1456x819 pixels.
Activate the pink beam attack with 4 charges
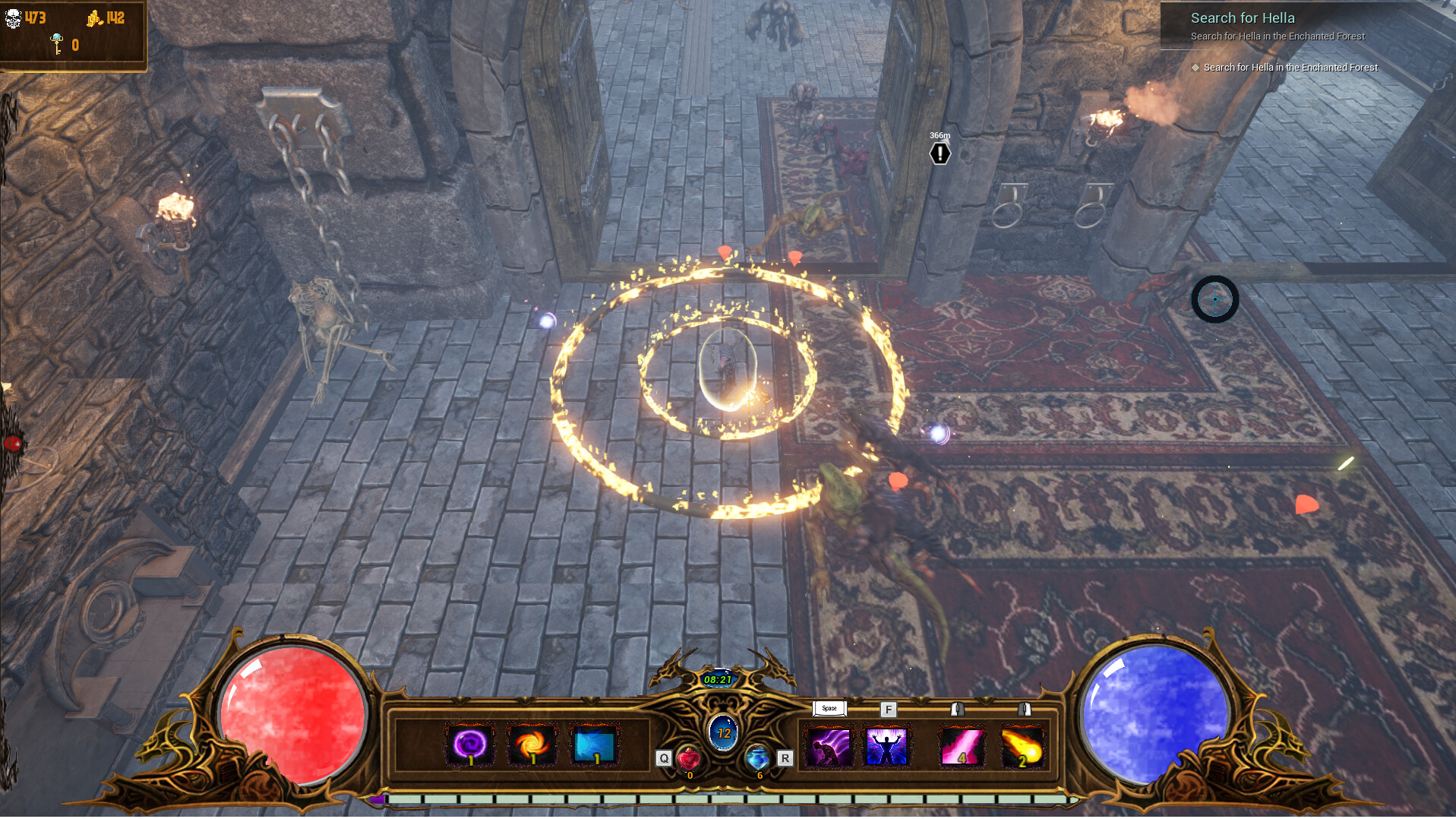click(962, 747)
